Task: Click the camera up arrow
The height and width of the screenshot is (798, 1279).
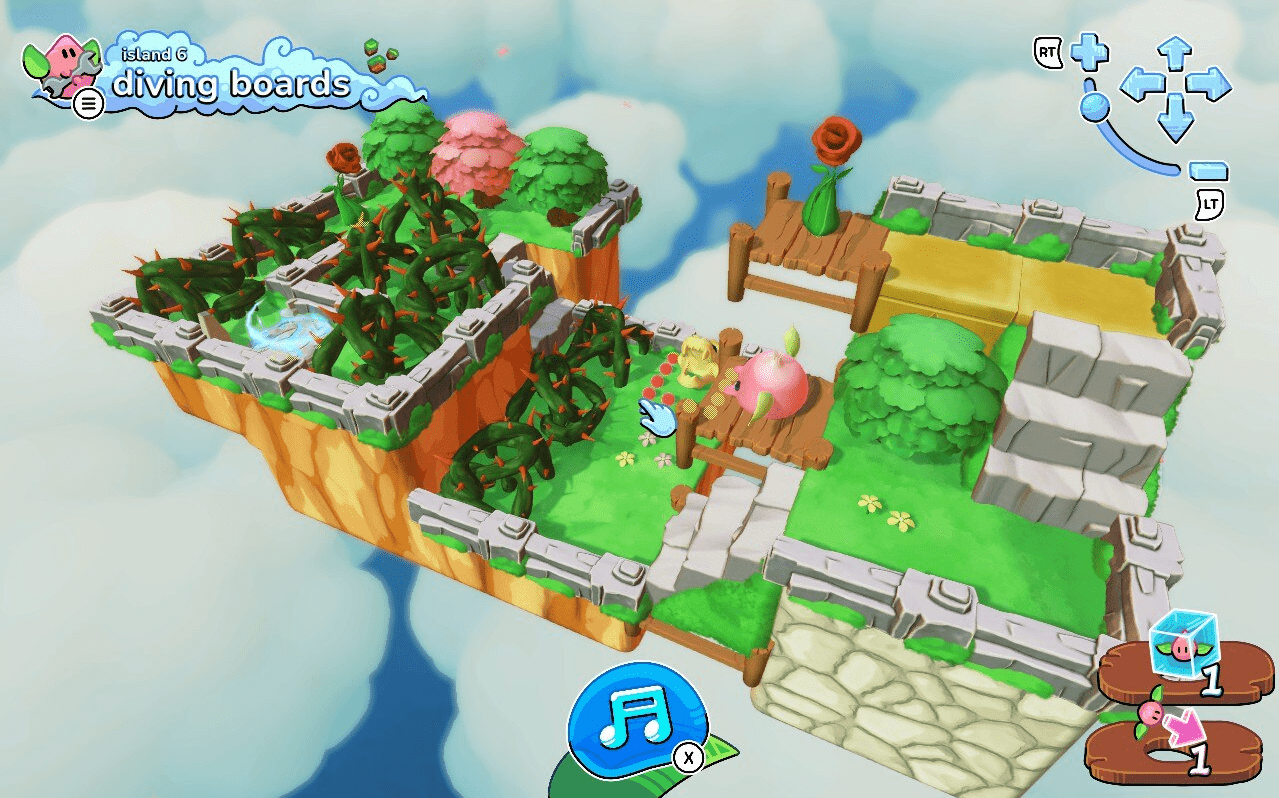Action: click(x=1175, y=51)
